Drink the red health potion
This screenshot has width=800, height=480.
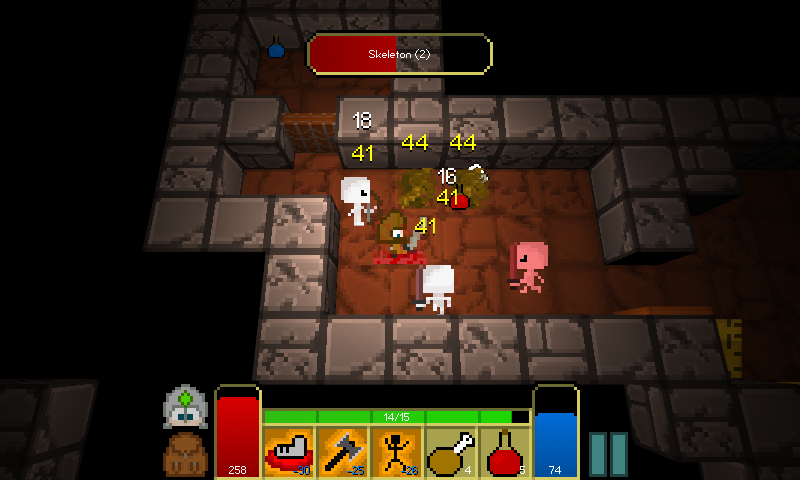point(505,453)
